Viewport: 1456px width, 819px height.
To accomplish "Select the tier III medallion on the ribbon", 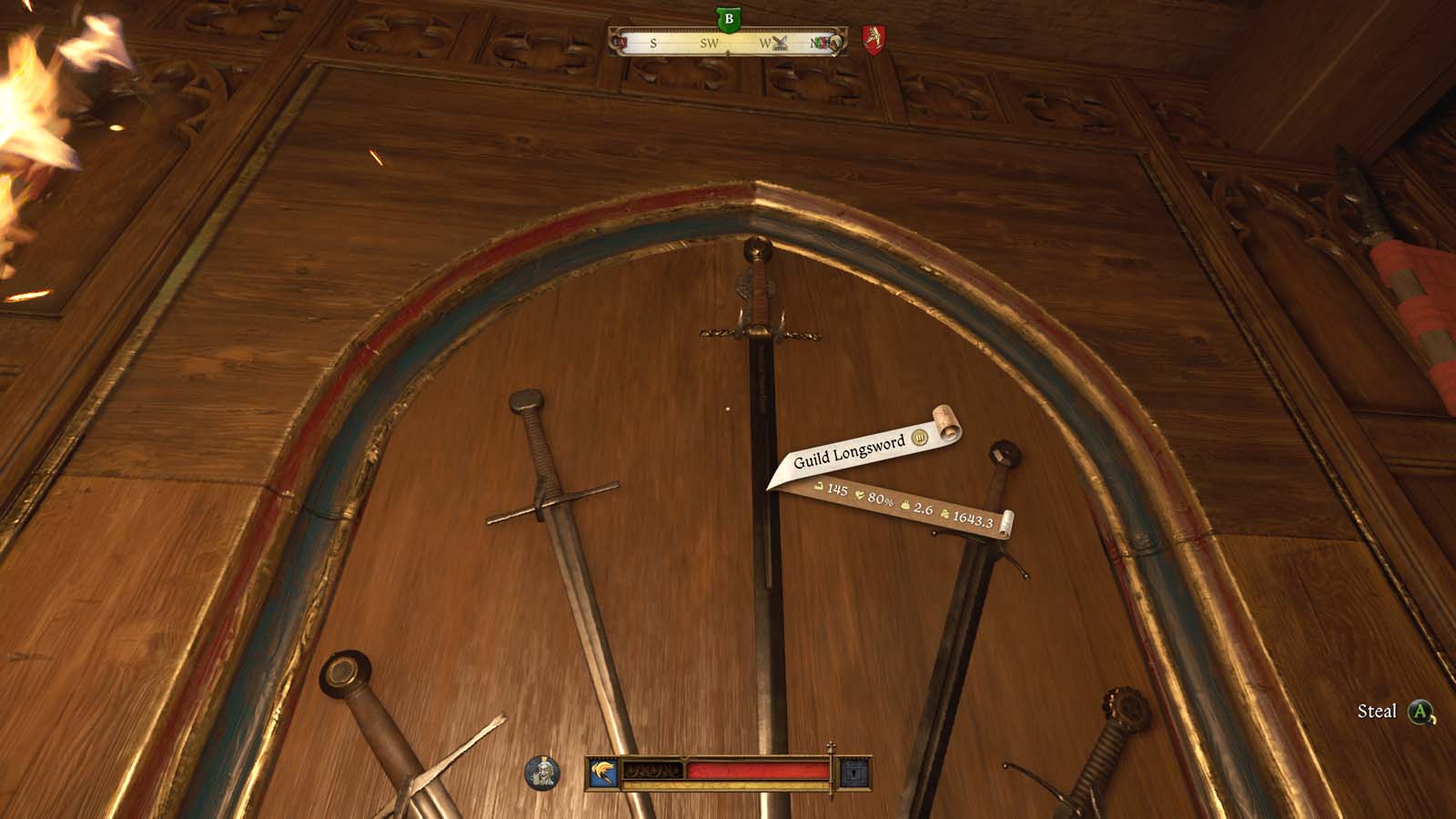I will click(920, 439).
